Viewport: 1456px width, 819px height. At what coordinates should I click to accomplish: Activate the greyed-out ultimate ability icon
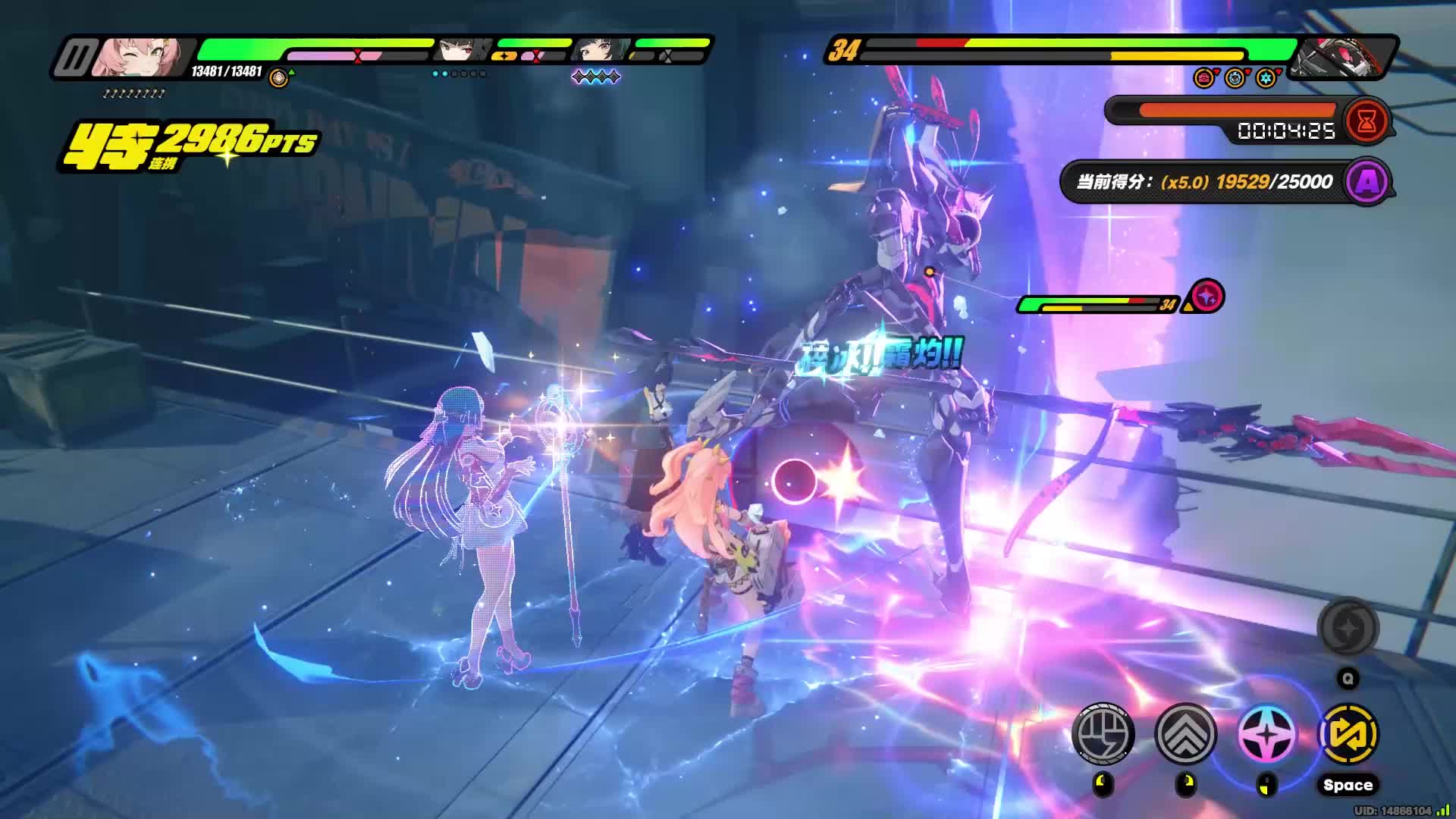pos(1348,629)
